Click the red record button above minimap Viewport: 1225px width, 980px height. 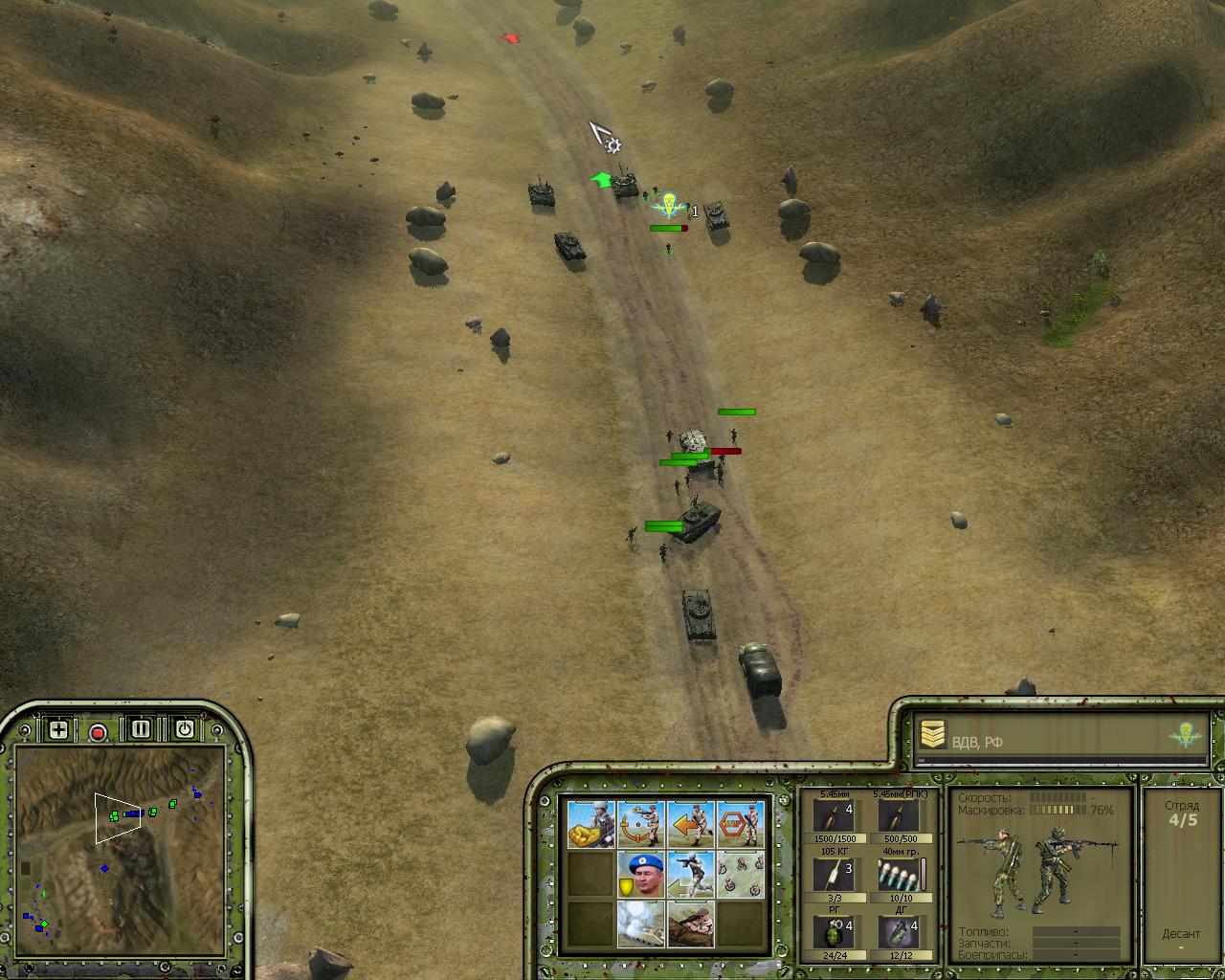(x=98, y=733)
